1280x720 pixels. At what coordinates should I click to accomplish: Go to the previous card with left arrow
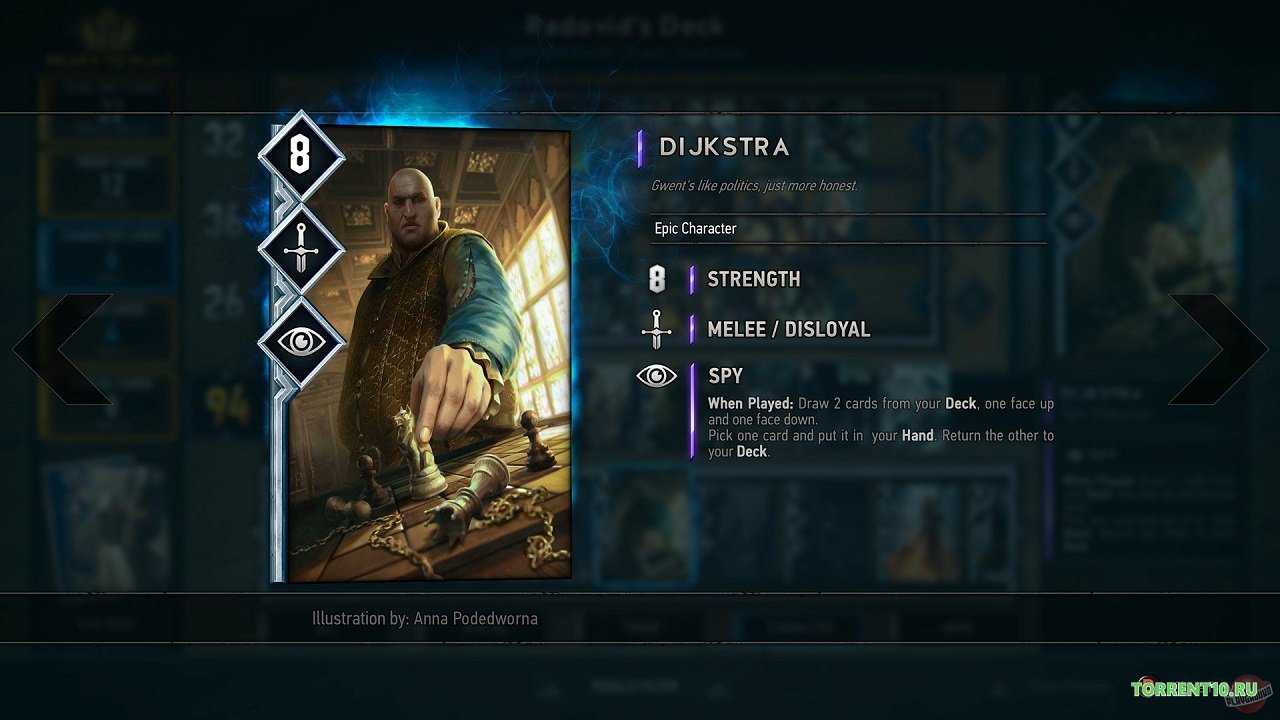coord(62,349)
